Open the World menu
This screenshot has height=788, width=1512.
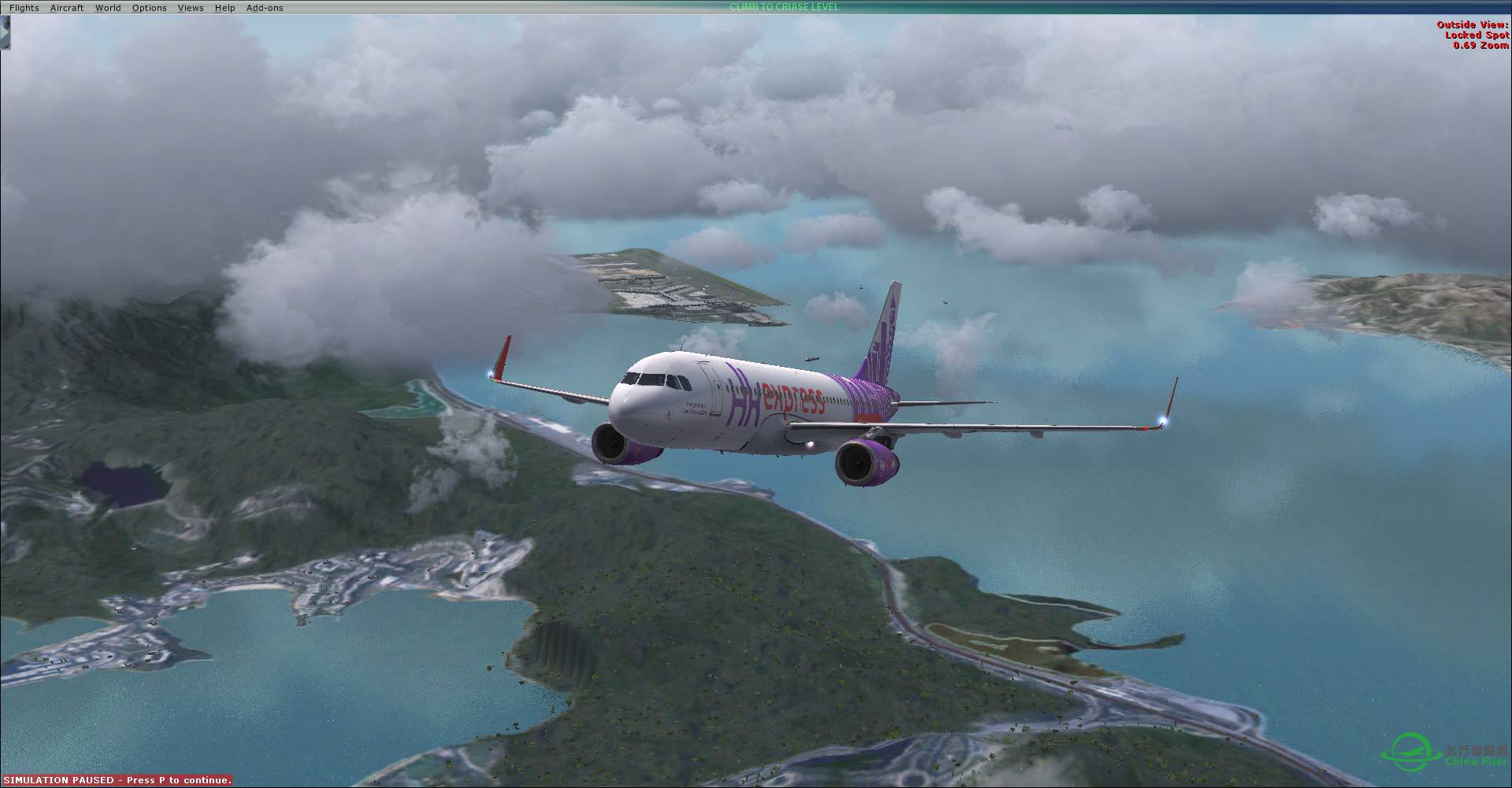pyautogui.click(x=108, y=7)
